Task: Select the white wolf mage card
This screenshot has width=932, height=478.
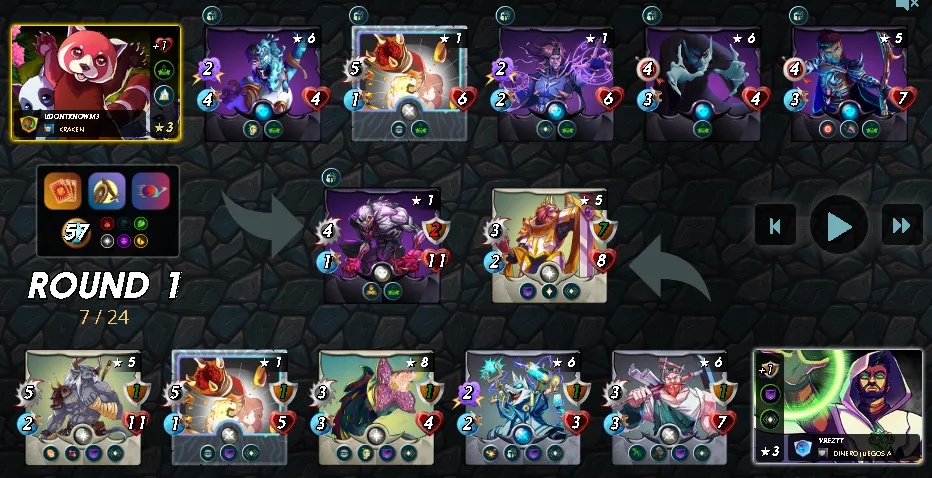Action: click(523, 407)
